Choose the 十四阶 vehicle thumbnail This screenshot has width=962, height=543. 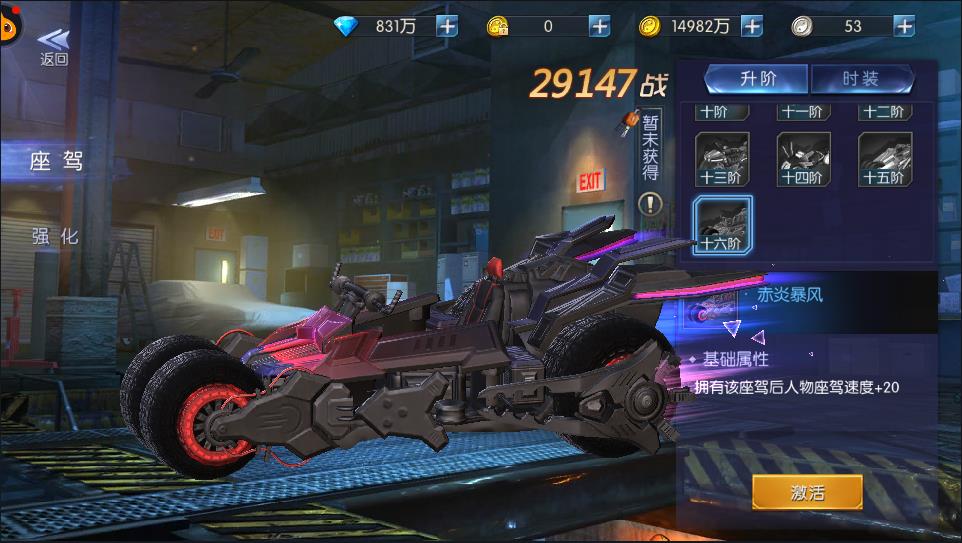[803, 159]
